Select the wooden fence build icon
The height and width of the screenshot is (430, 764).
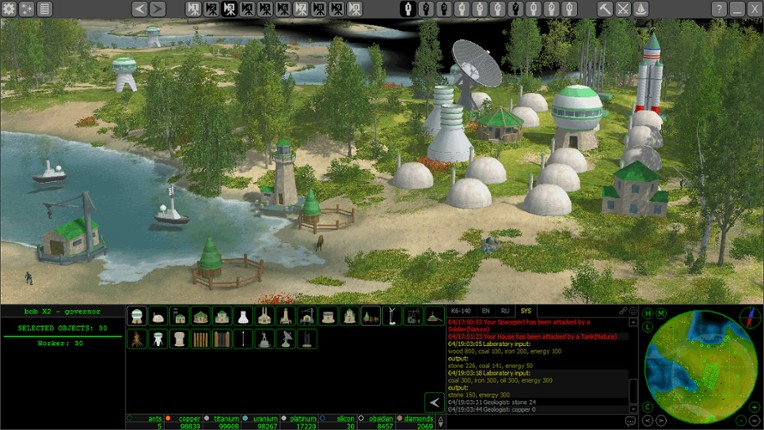pos(202,339)
